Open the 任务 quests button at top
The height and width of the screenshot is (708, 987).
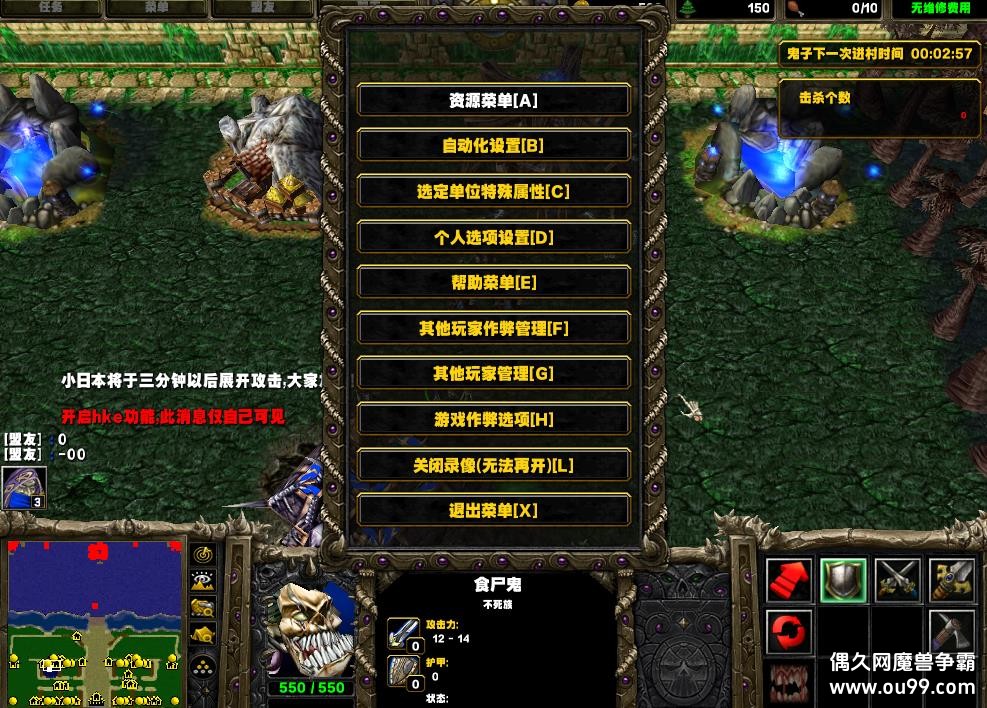(50, 8)
